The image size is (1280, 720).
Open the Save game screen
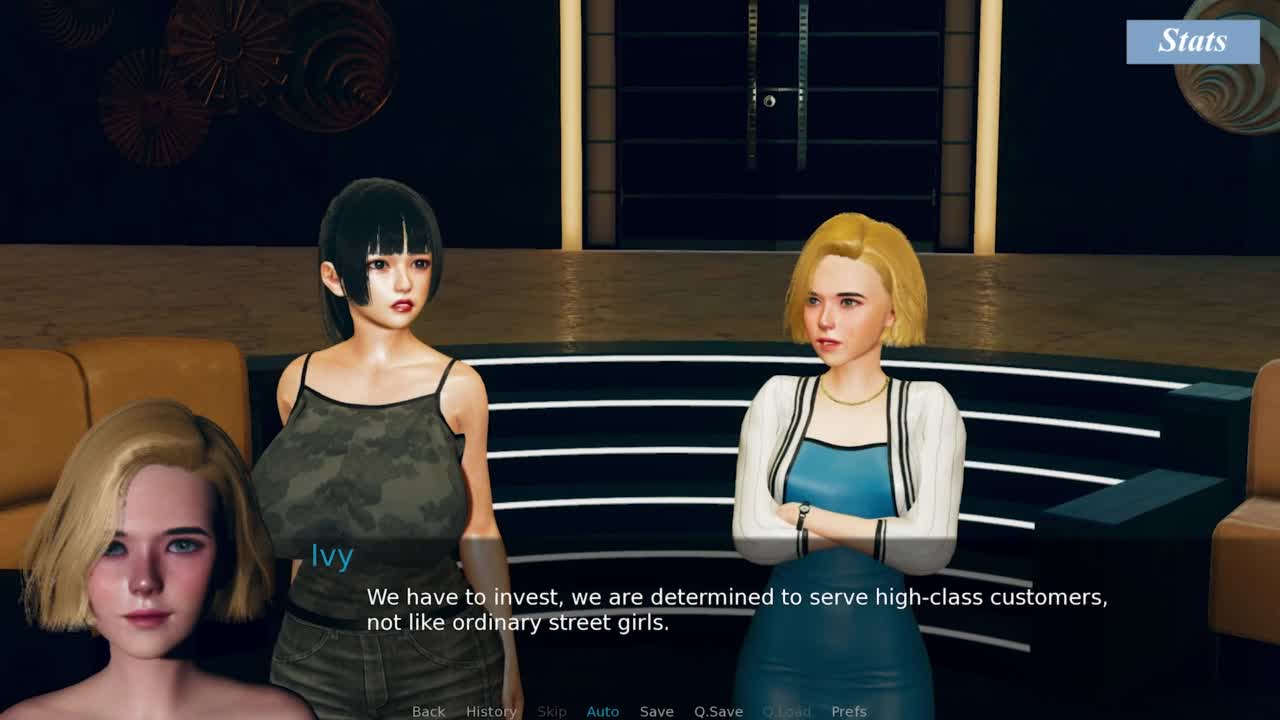[x=656, y=711]
